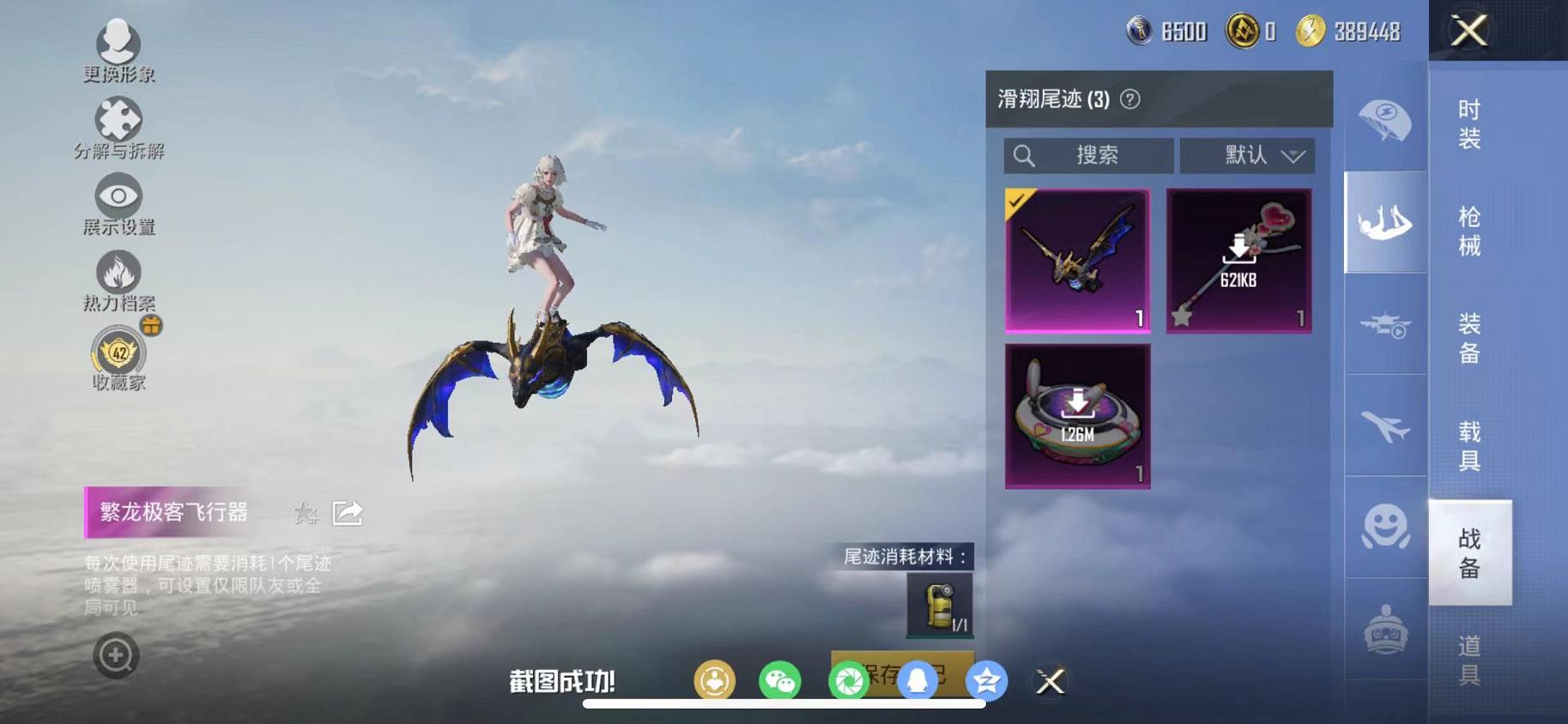Screen dimensions: 1568x724
Task: Open the 更换形象 change appearance icon
Action: pos(118,41)
